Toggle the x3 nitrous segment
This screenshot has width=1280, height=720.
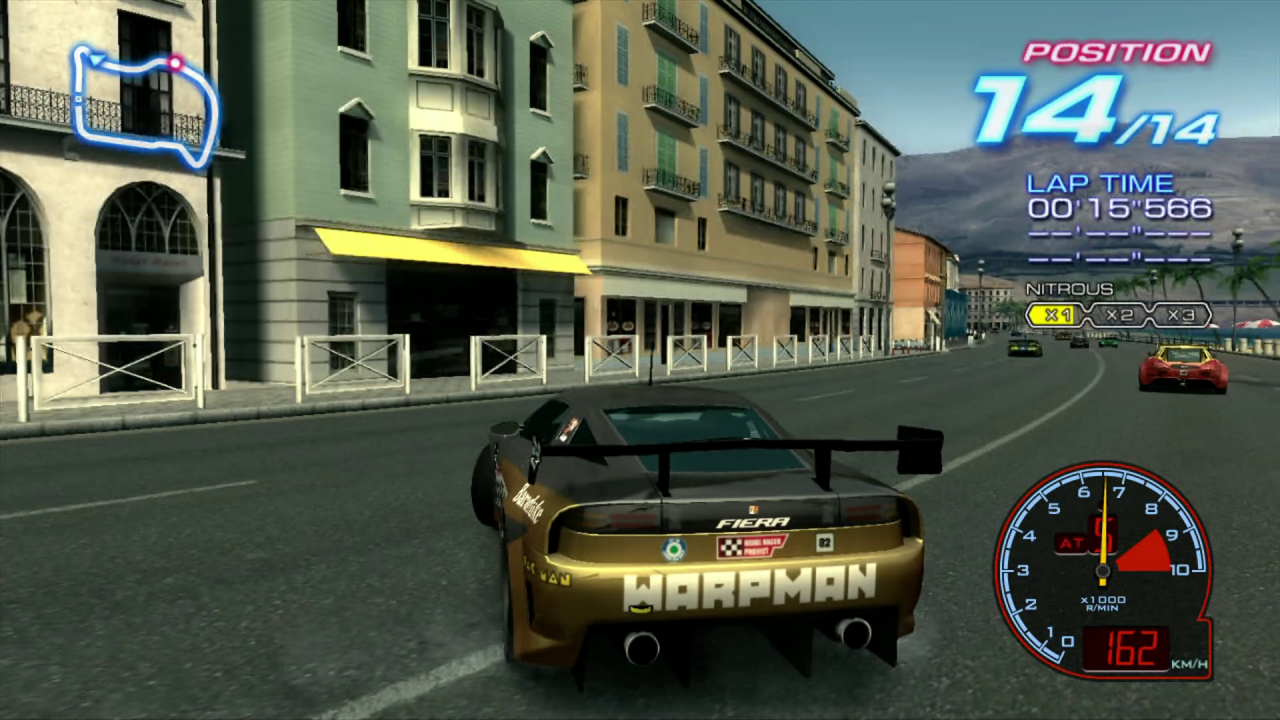coord(1180,315)
